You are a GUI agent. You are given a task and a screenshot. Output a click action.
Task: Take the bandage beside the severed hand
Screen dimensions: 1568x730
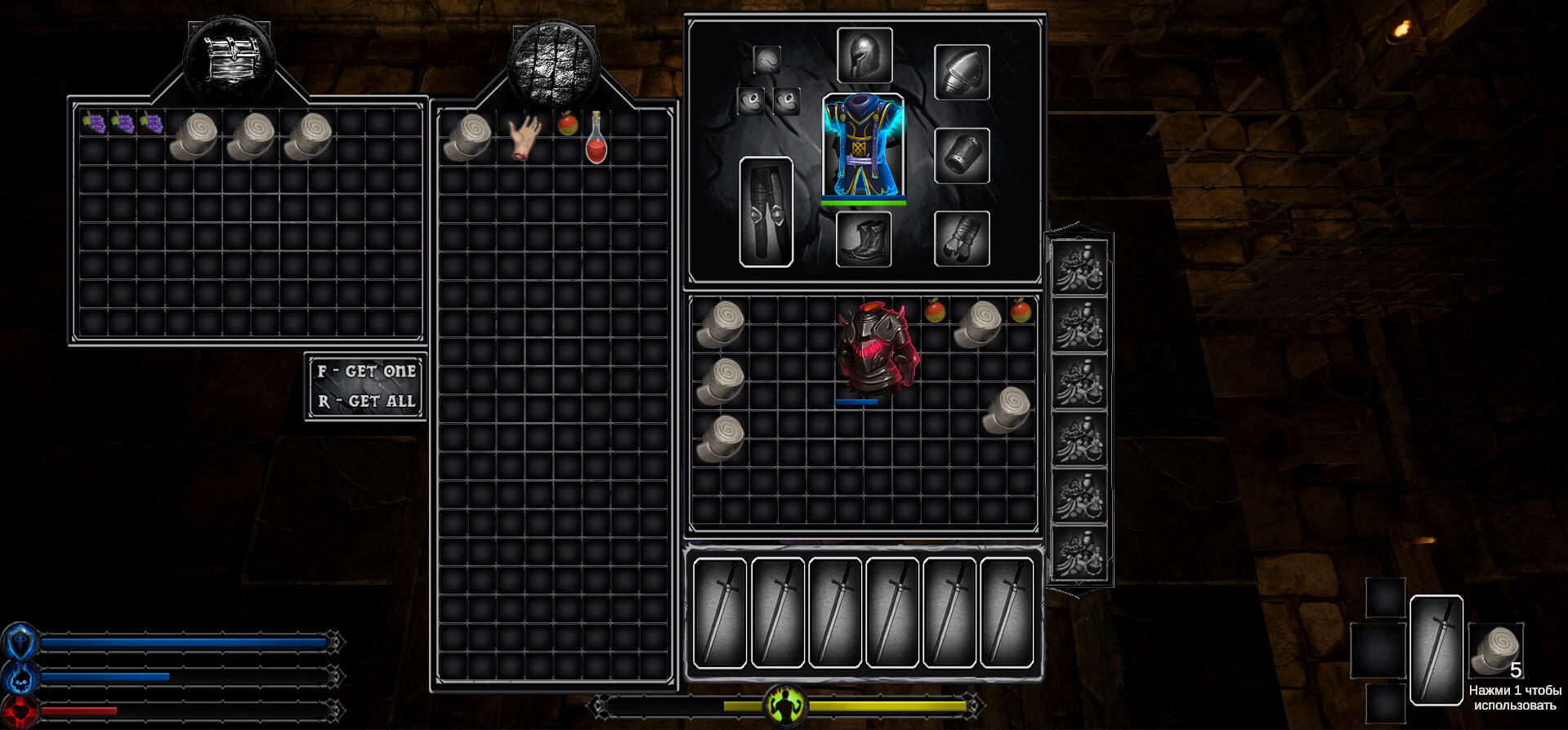coord(467,137)
